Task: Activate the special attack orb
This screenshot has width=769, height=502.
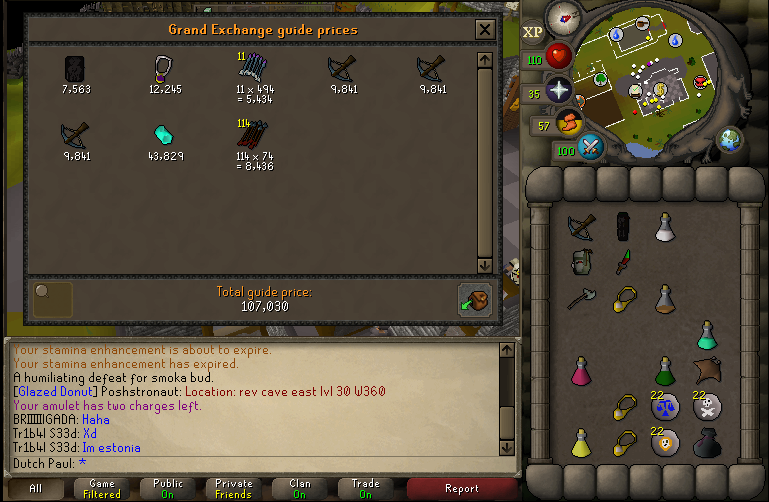Action: pyautogui.click(x=591, y=148)
